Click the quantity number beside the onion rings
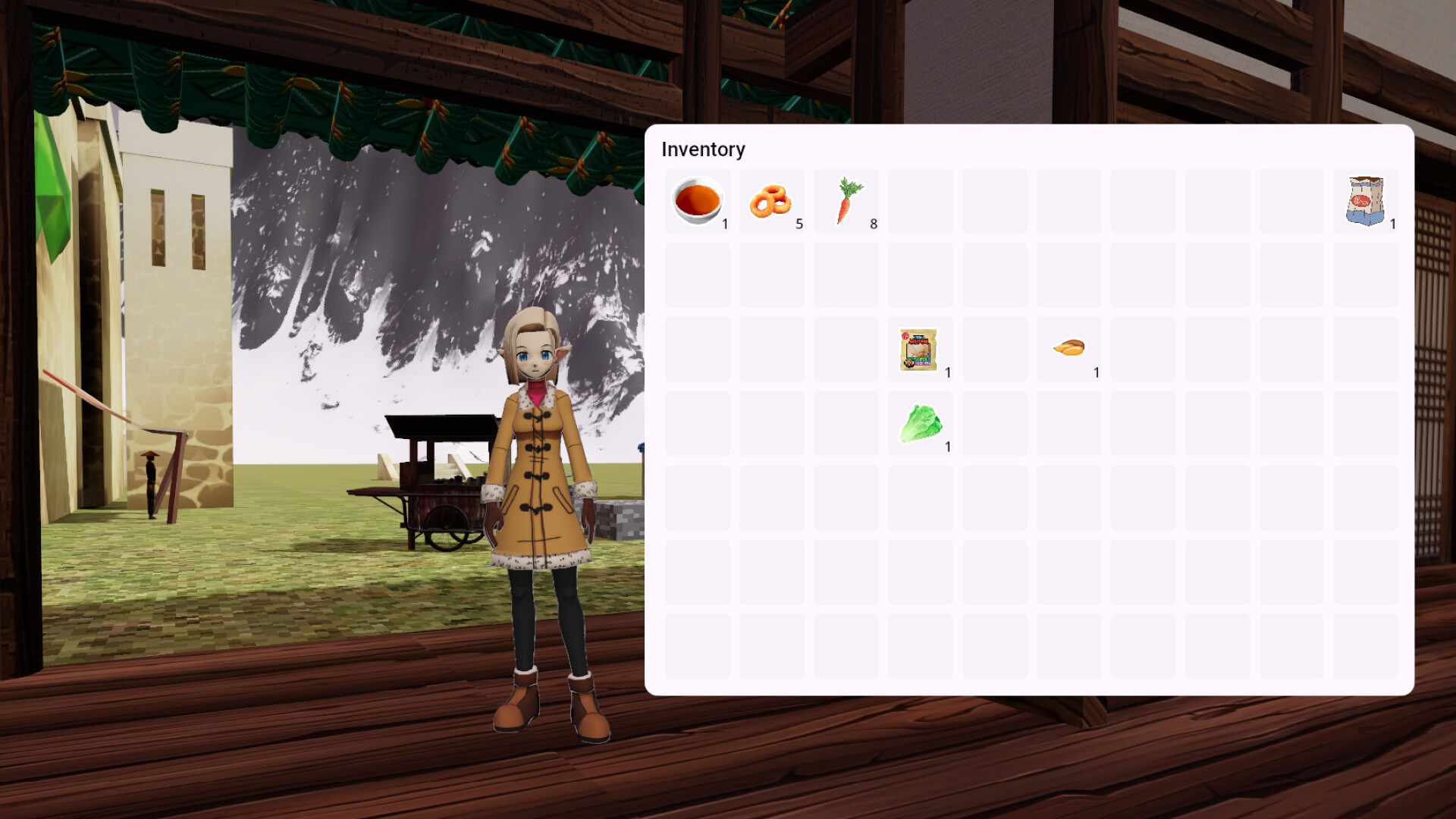 799,224
